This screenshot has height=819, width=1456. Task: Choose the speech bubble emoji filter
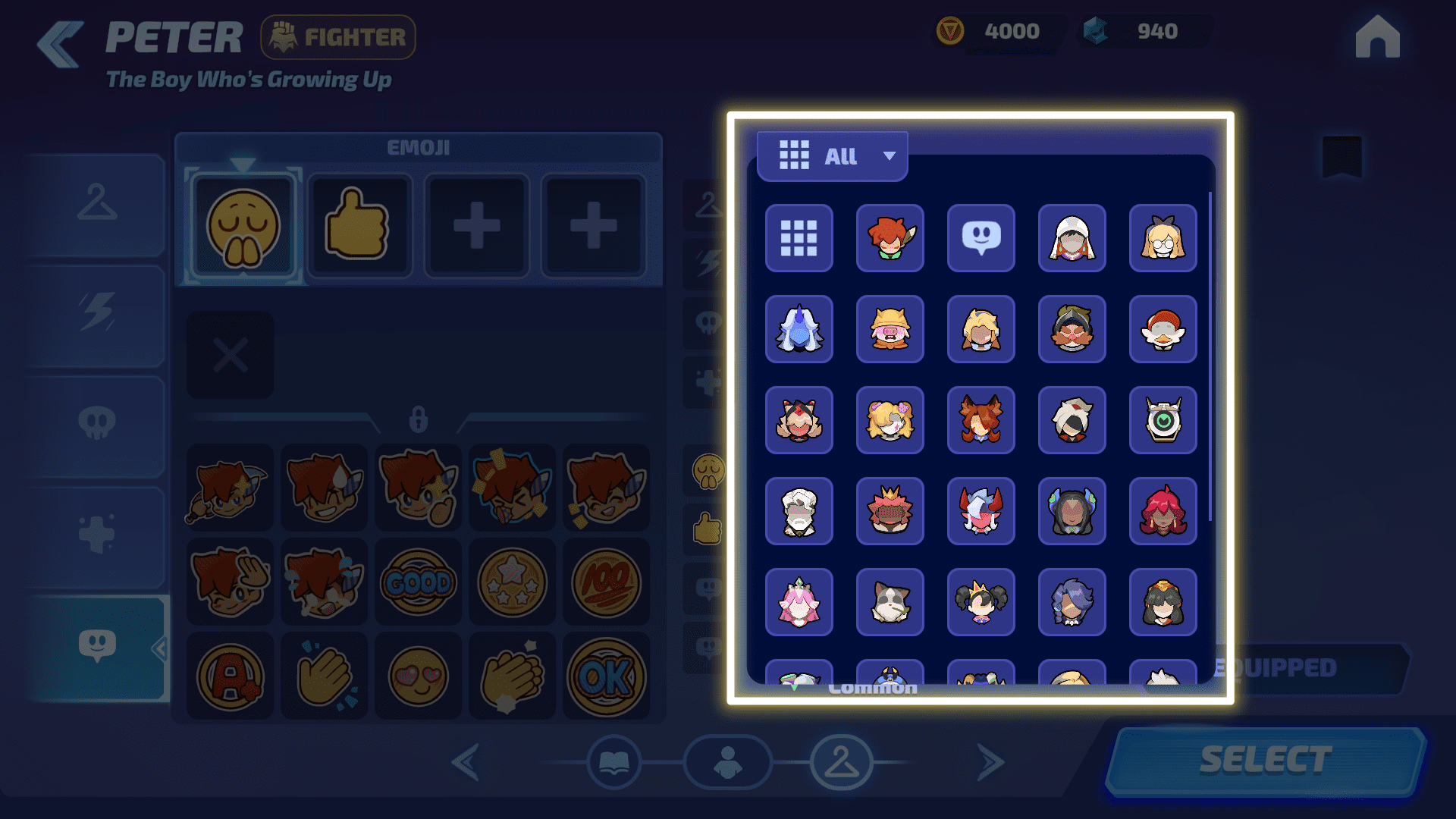pyautogui.click(x=981, y=238)
